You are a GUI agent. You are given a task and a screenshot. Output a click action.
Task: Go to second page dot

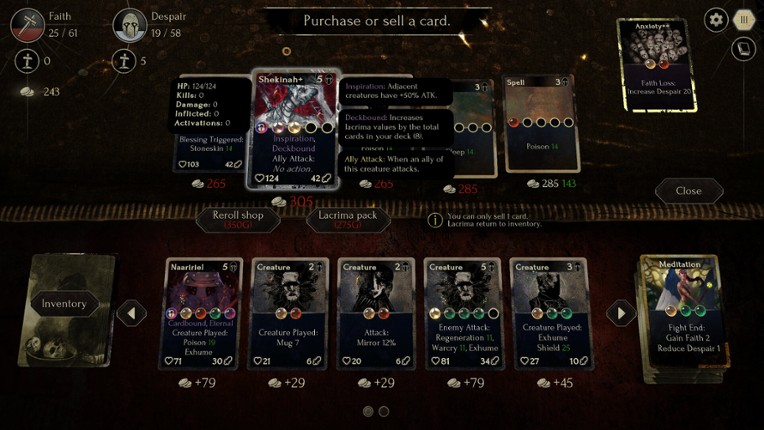(x=384, y=411)
